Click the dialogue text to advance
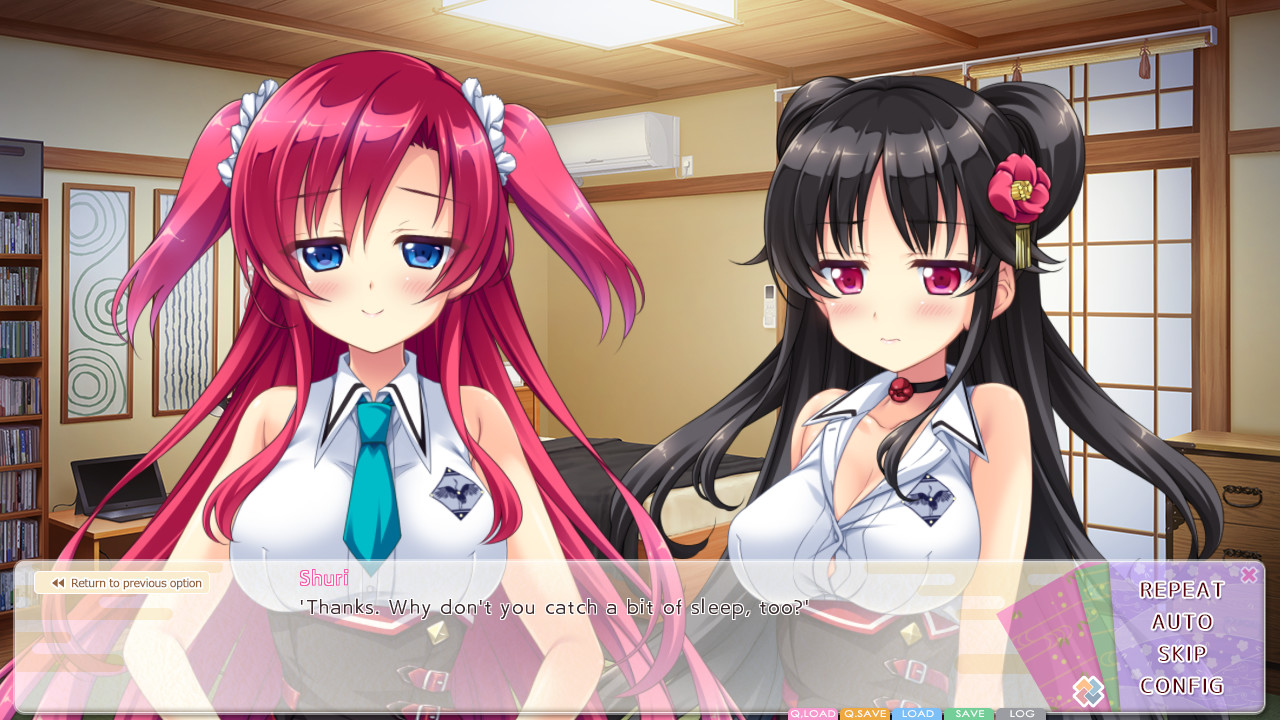The width and height of the screenshot is (1280, 720). [550, 607]
